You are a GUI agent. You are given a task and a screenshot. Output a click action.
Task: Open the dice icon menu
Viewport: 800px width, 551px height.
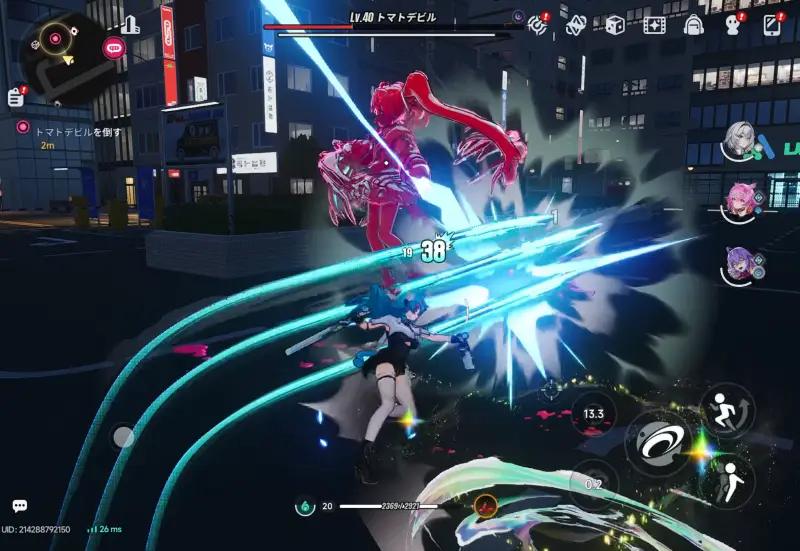point(615,24)
